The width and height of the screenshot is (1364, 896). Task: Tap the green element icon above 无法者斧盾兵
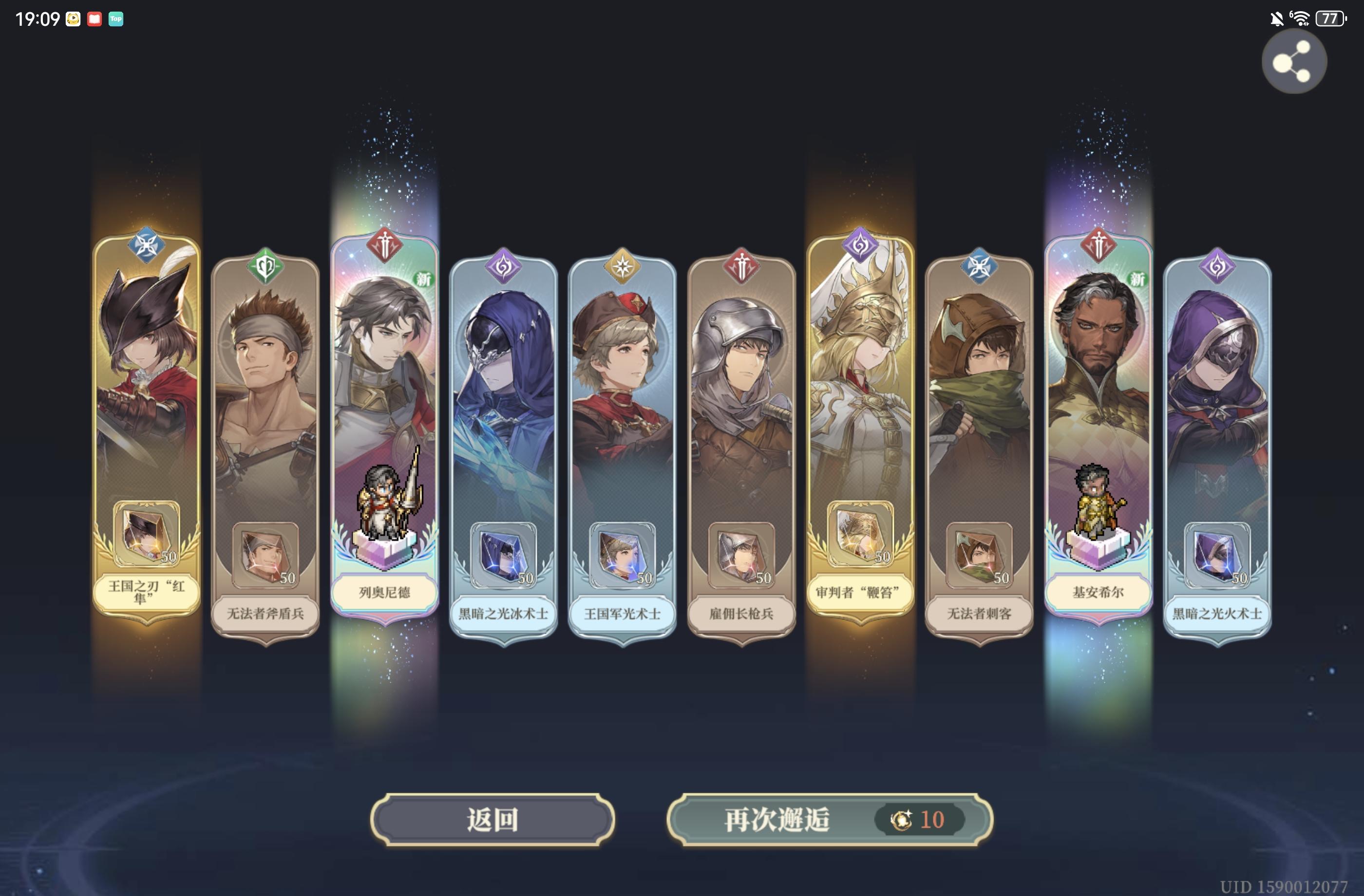[265, 267]
